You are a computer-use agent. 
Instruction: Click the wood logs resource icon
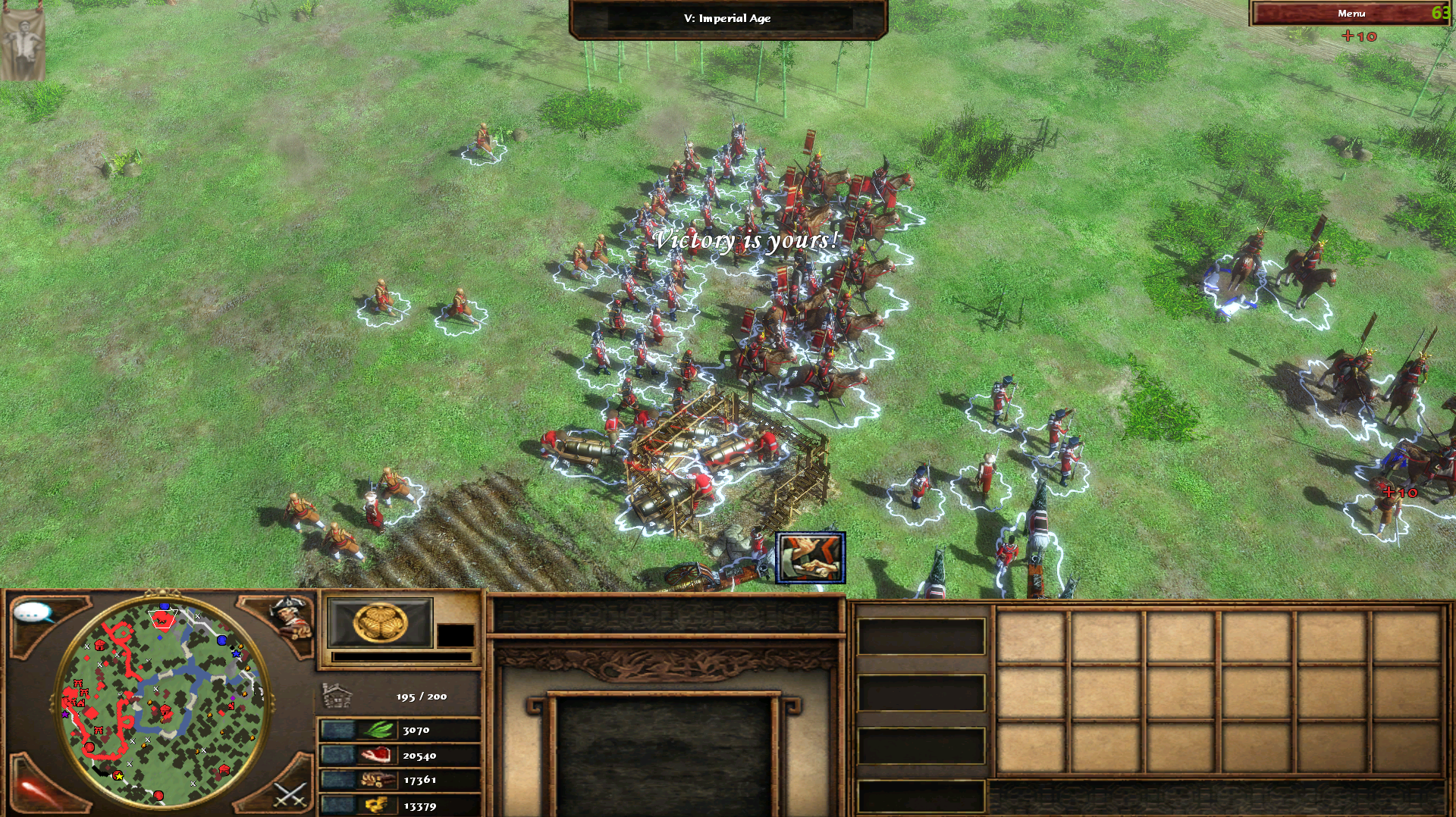(x=377, y=780)
